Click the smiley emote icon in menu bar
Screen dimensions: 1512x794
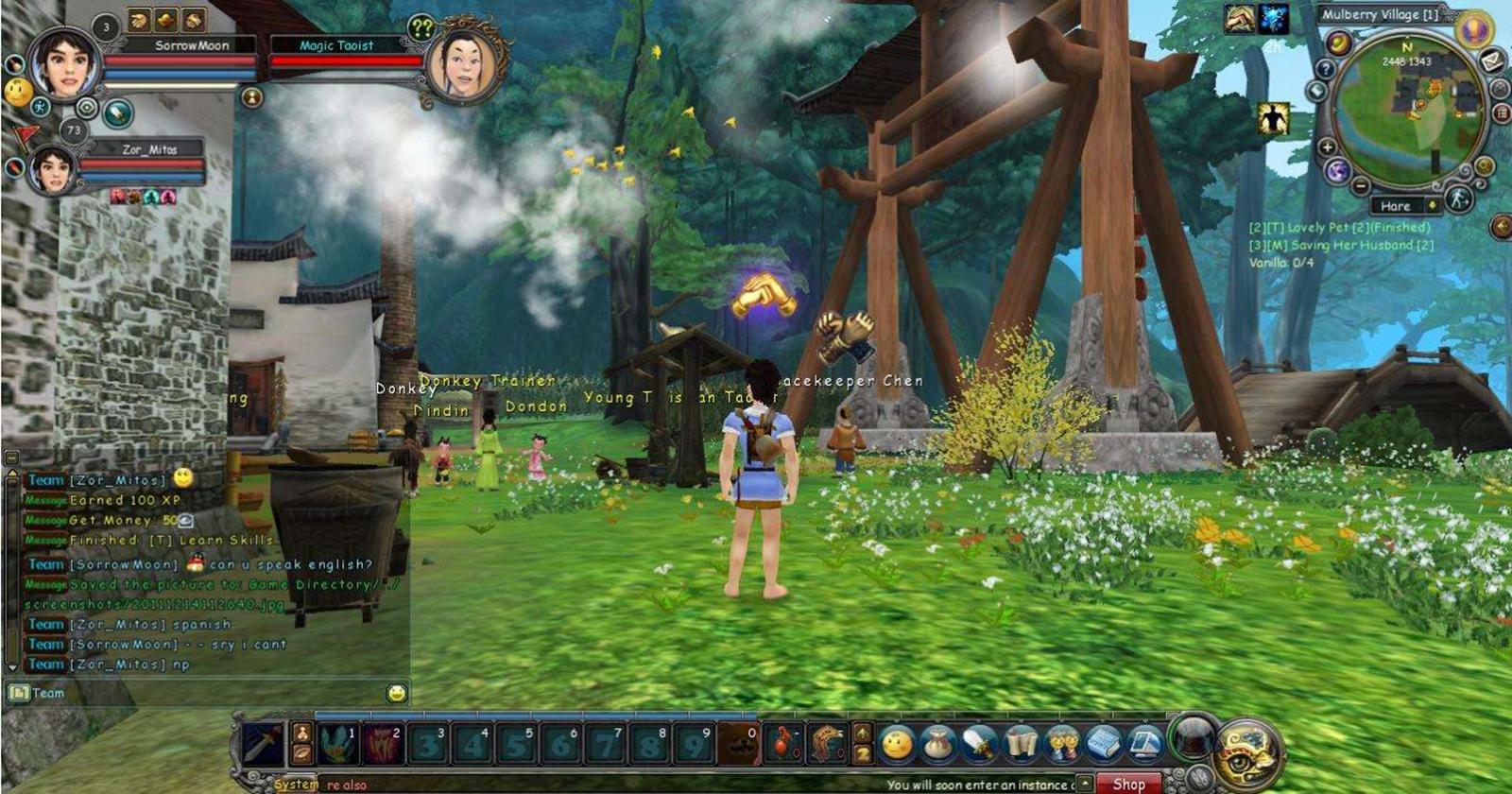pos(897,744)
